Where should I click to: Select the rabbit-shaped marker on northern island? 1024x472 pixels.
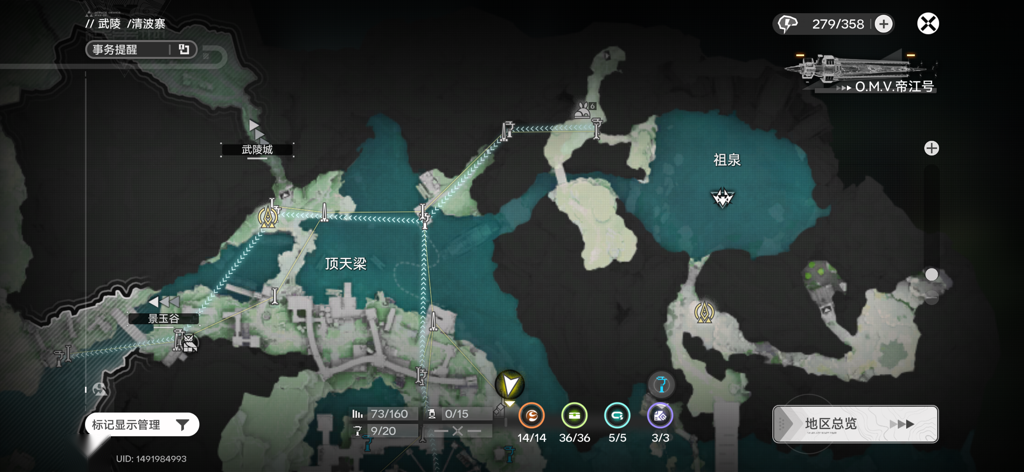click(x=582, y=111)
